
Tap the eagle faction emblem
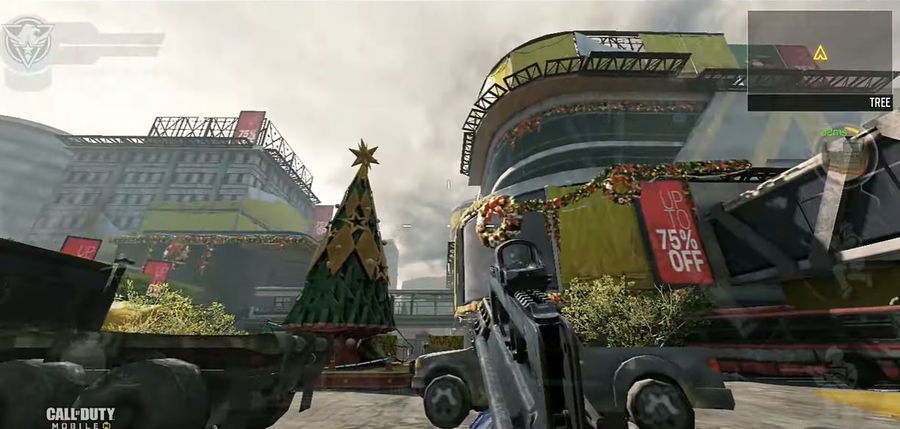[26, 43]
